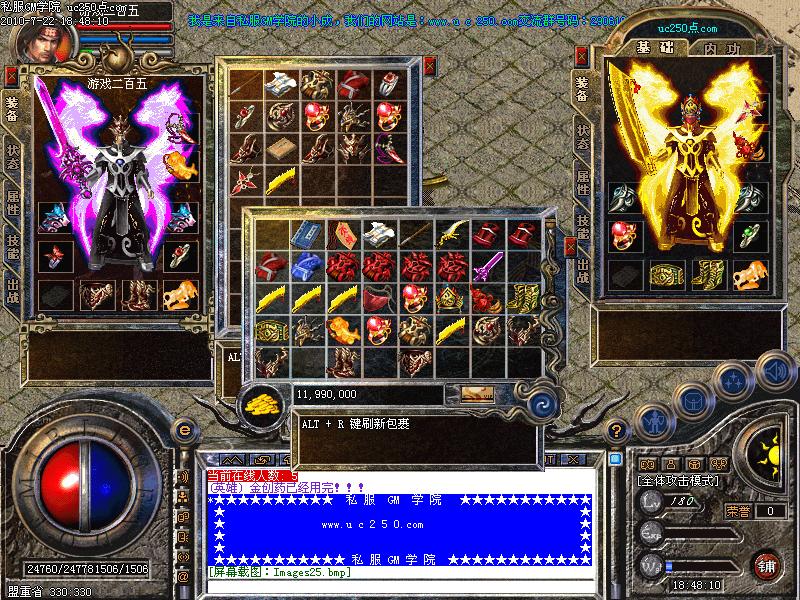Toggle the speaker sound button
The width and height of the screenshot is (800, 600).
[x=772, y=370]
